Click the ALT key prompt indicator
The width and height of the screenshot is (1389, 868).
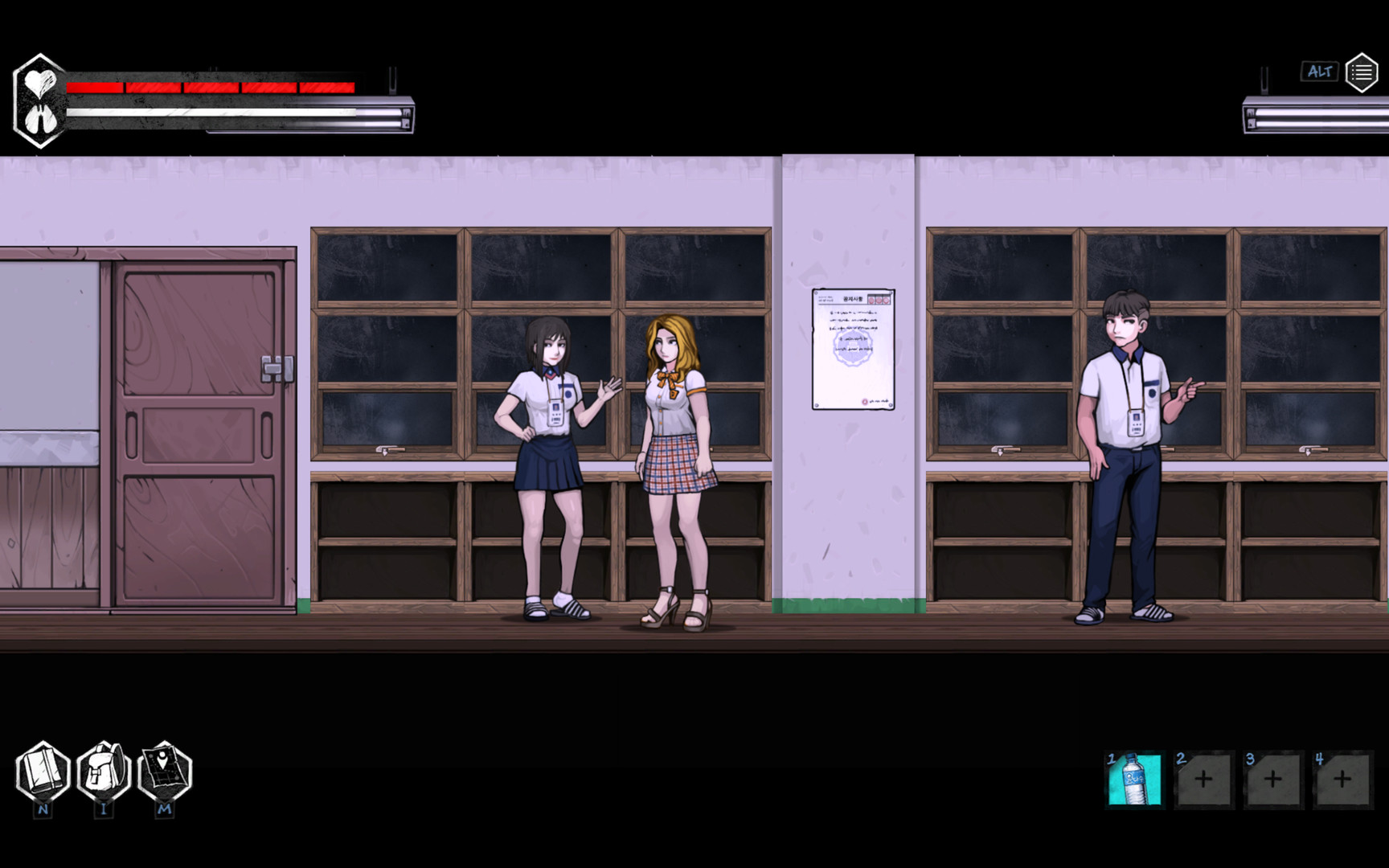click(1318, 72)
